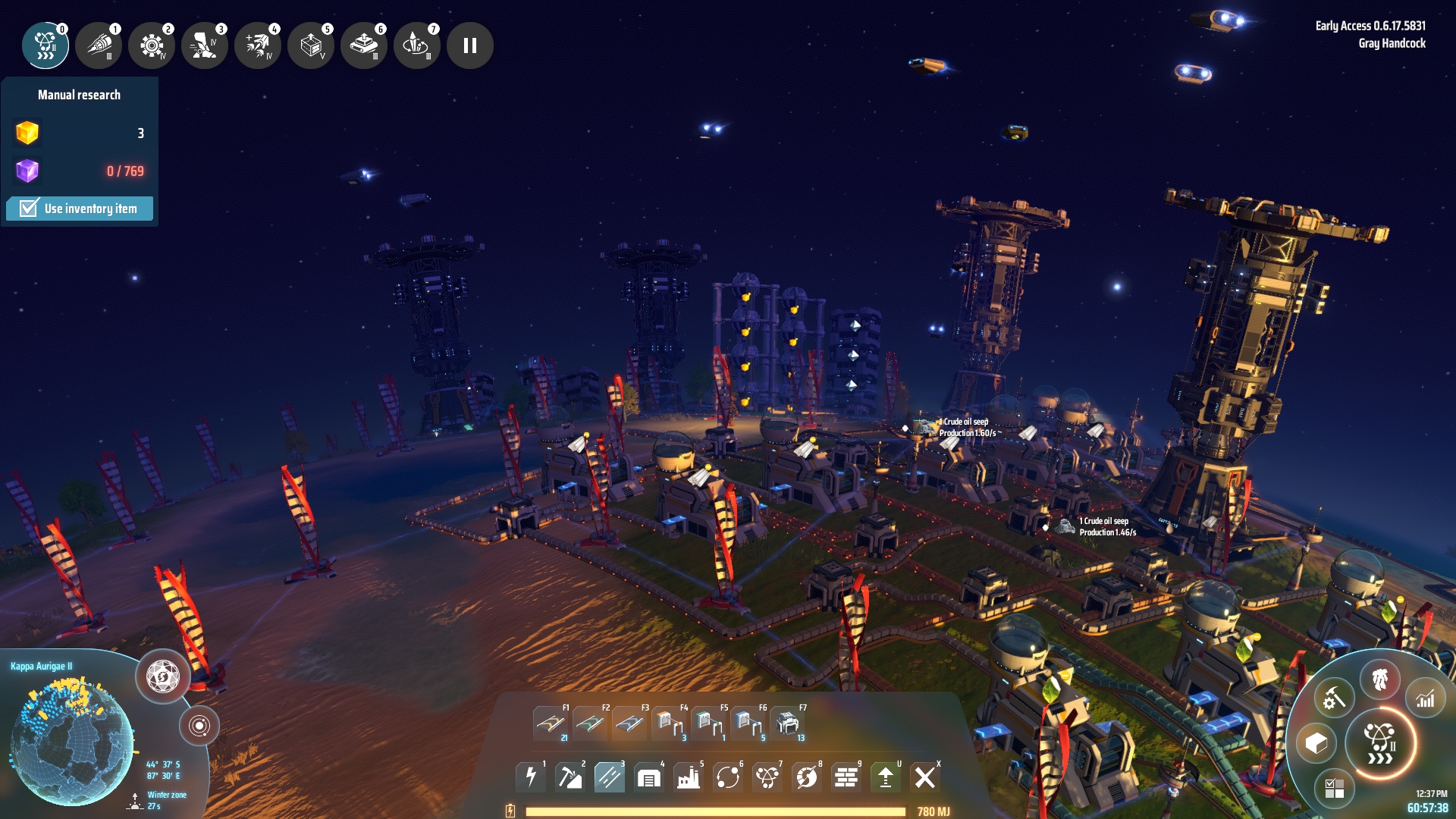Image resolution: width=1456 pixels, height=819 pixels.
Task: Select the X dismantle tool
Action: (924, 777)
